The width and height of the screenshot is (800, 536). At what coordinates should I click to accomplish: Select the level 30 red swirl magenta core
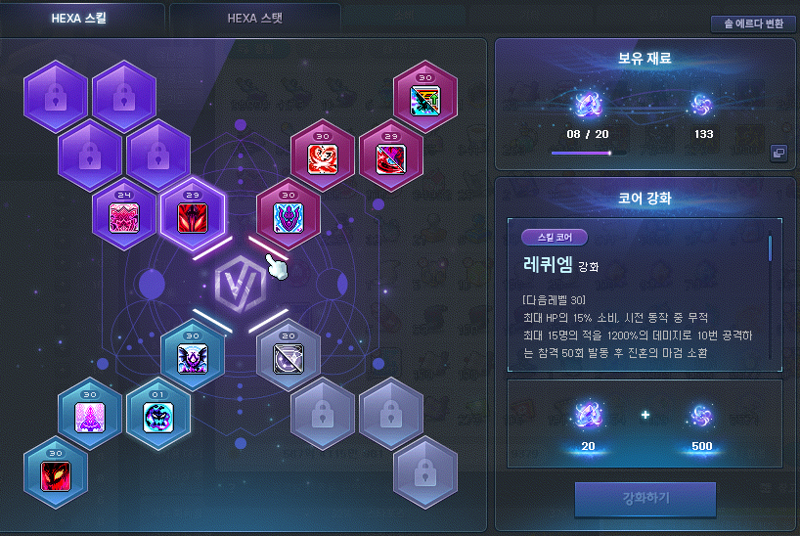(x=322, y=159)
